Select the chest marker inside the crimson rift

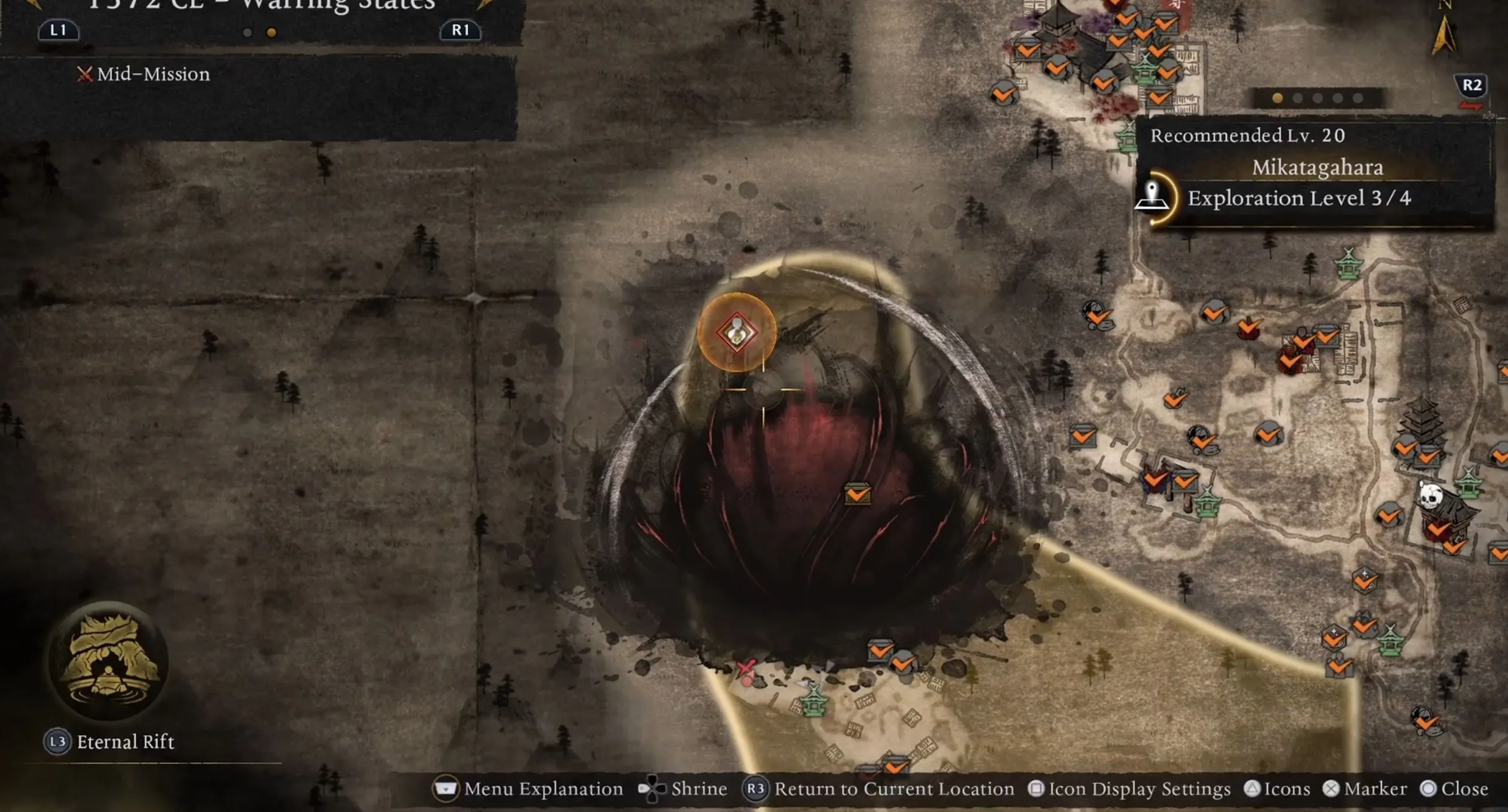click(x=857, y=494)
